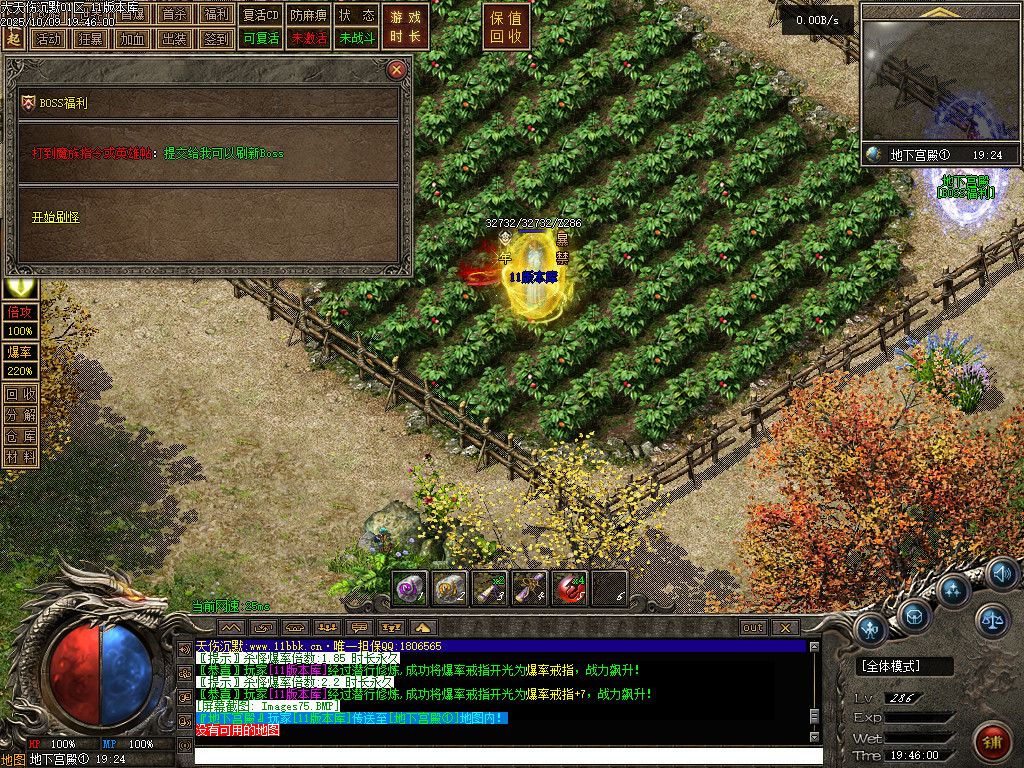Toggle sound with the speaker icon

pyautogui.click(x=1001, y=573)
